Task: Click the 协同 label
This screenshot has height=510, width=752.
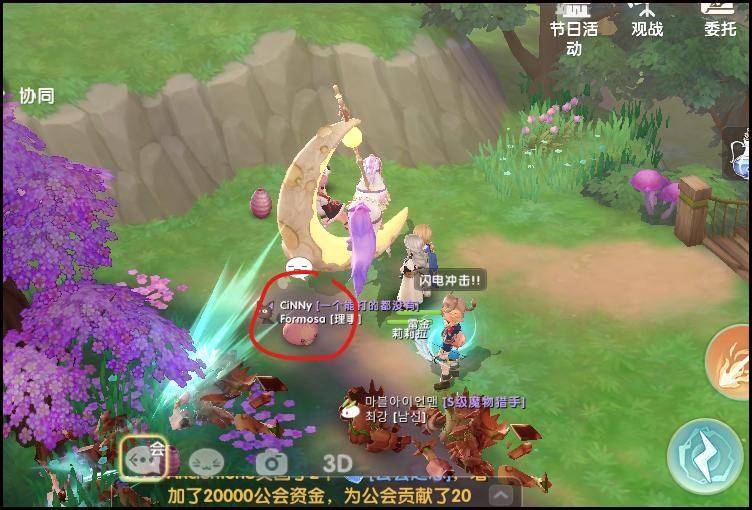Action: tap(37, 96)
